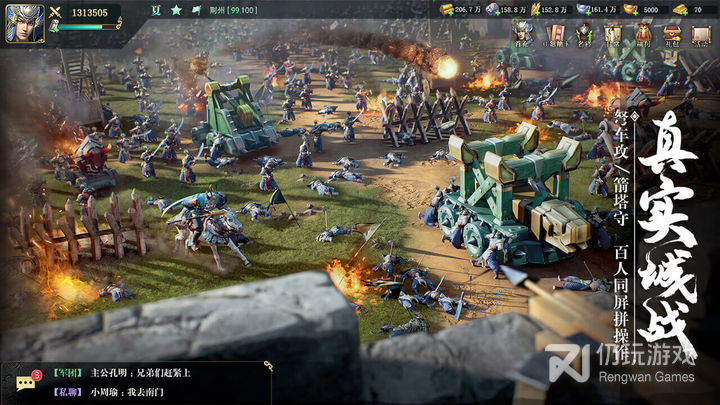Open the player avatar portrait
720x405 pixels.
(x=22, y=24)
